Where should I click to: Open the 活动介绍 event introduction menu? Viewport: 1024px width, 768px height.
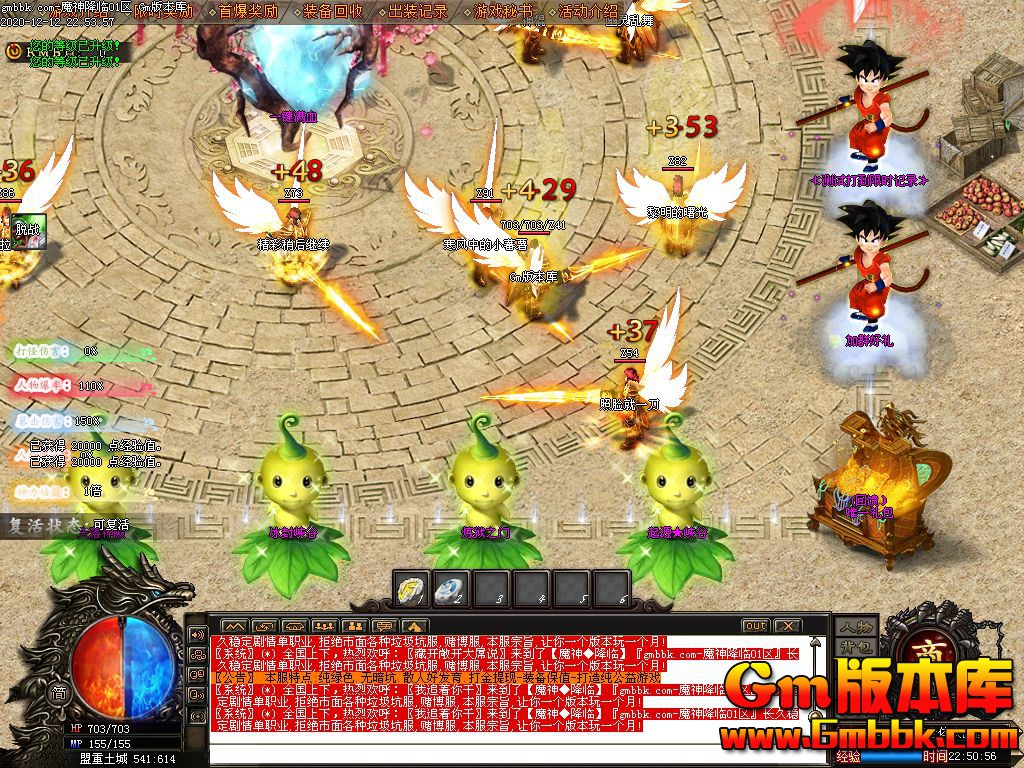coord(588,12)
